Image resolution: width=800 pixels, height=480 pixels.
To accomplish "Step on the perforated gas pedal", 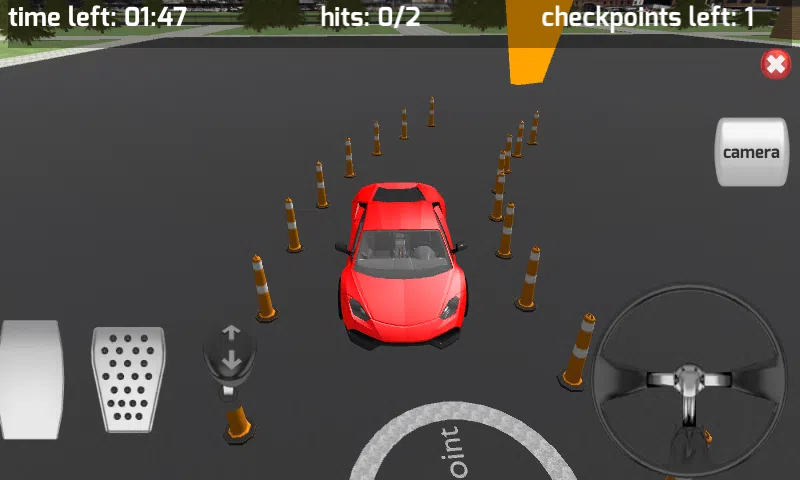I will 128,380.
